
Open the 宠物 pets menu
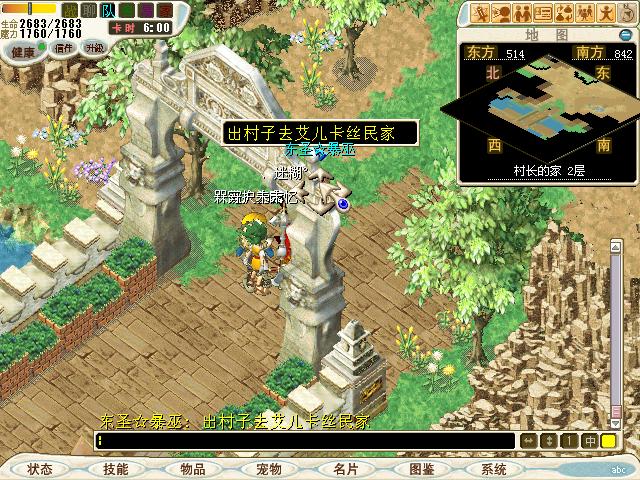pos(269,469)
